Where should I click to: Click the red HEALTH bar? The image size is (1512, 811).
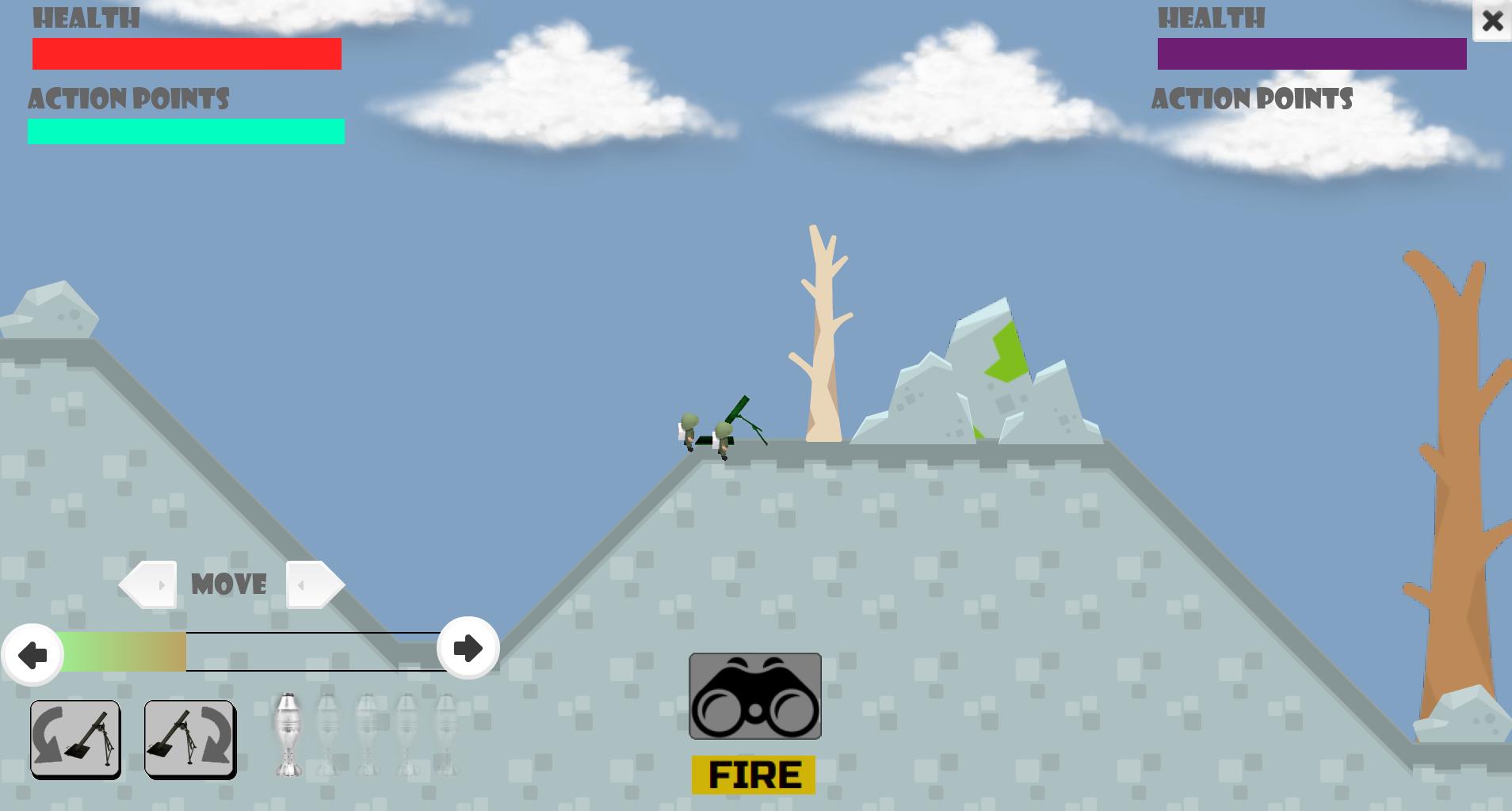[x=186, y=54]
